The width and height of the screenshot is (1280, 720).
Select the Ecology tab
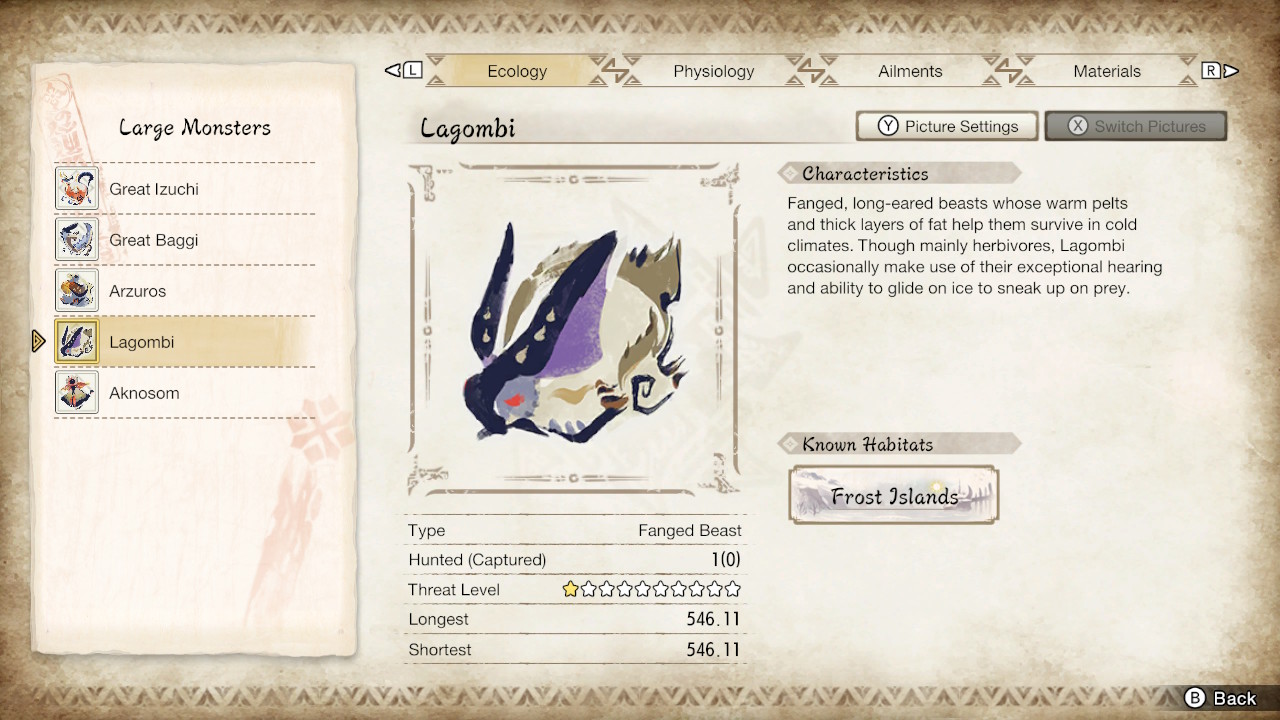click(517, 71)
